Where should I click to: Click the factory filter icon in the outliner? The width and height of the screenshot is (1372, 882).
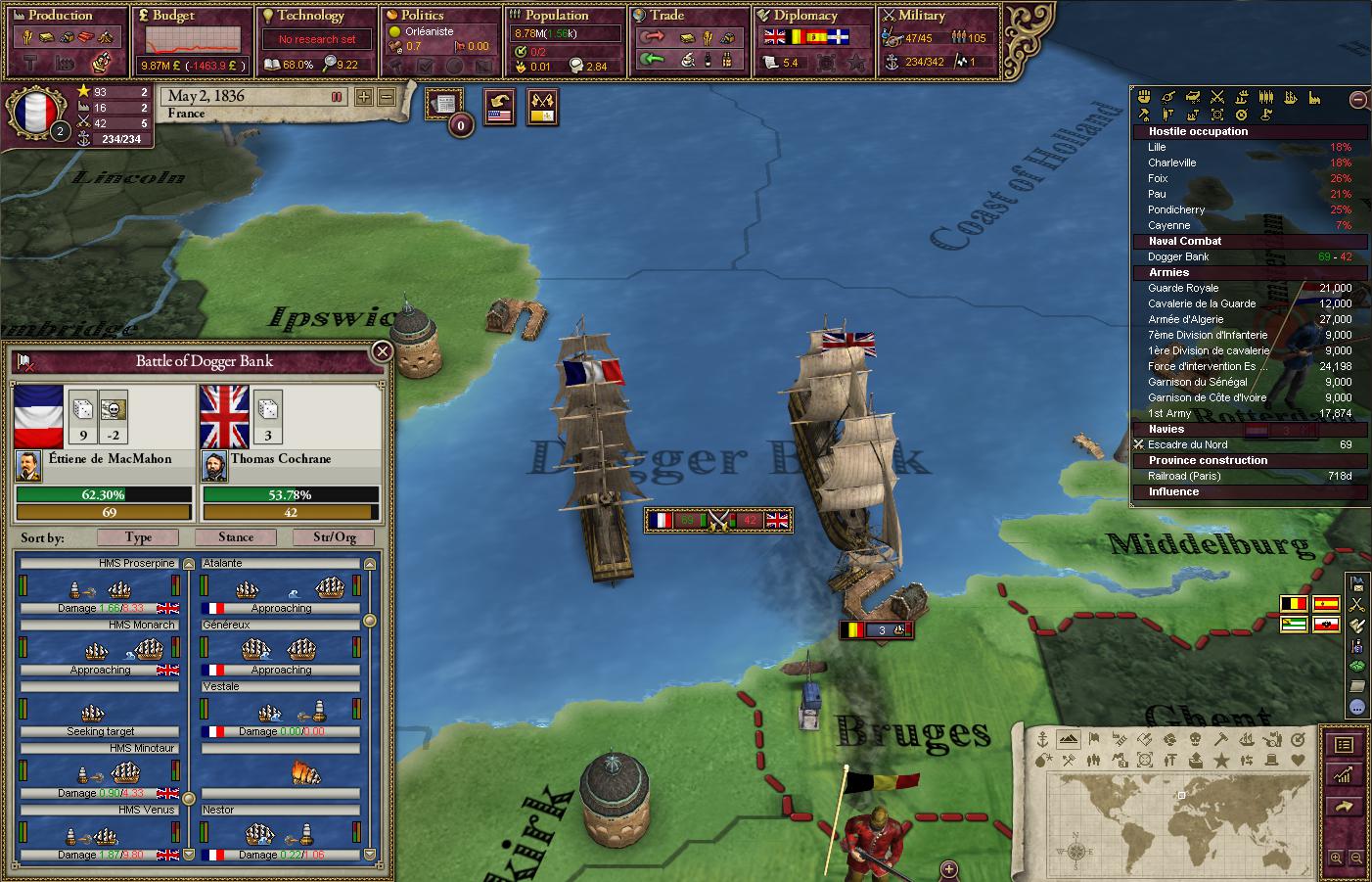coord(1313,98)
